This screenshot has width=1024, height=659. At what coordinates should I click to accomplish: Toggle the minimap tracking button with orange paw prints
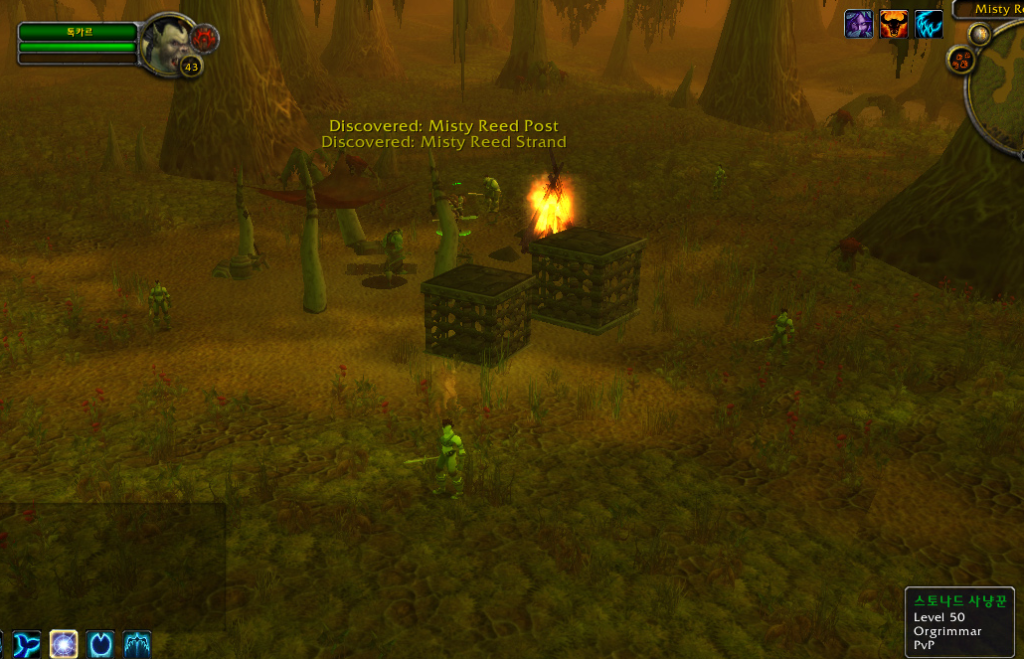point(962,61)
